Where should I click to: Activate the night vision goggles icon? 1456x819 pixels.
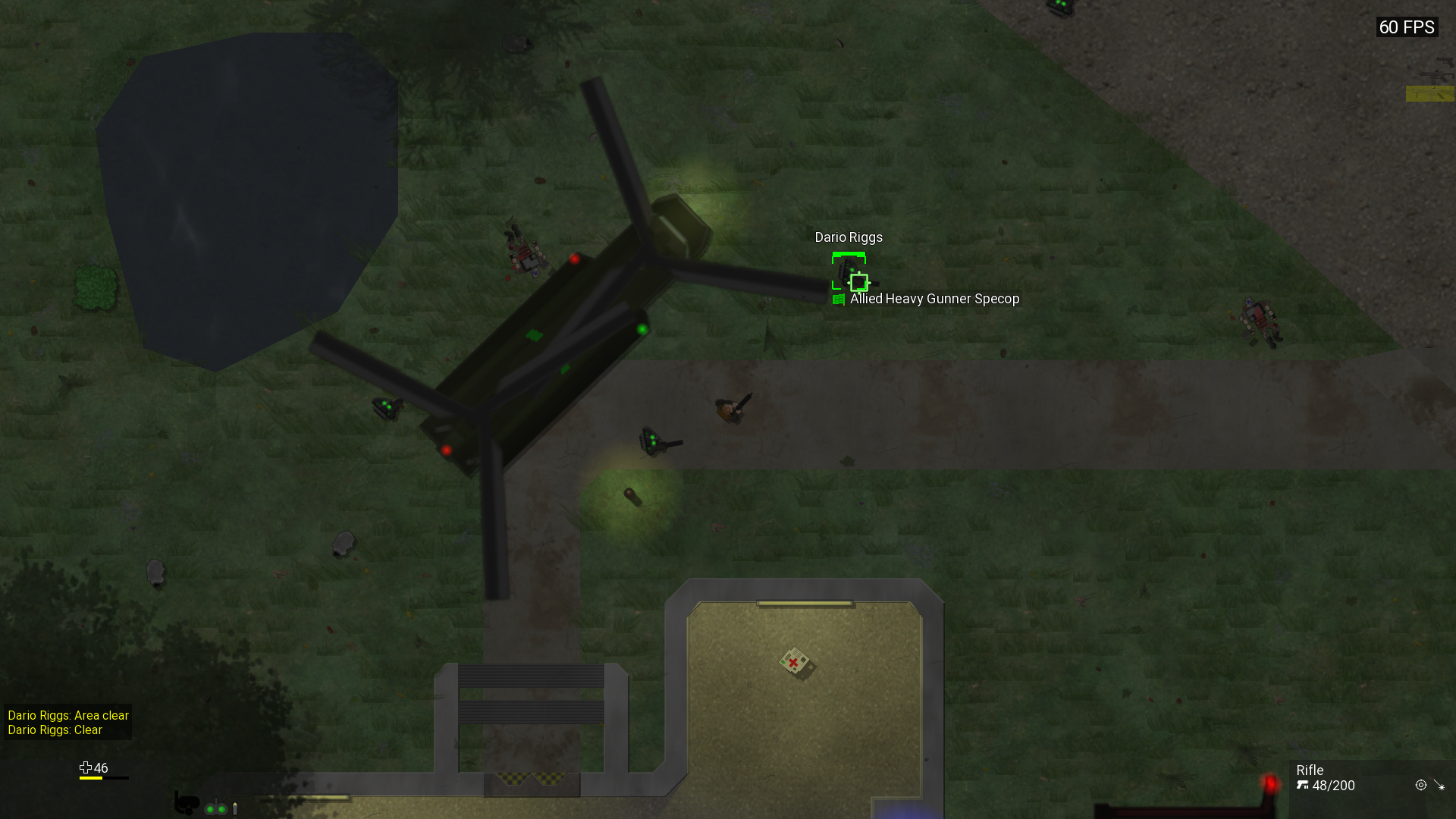coord(216,808)
